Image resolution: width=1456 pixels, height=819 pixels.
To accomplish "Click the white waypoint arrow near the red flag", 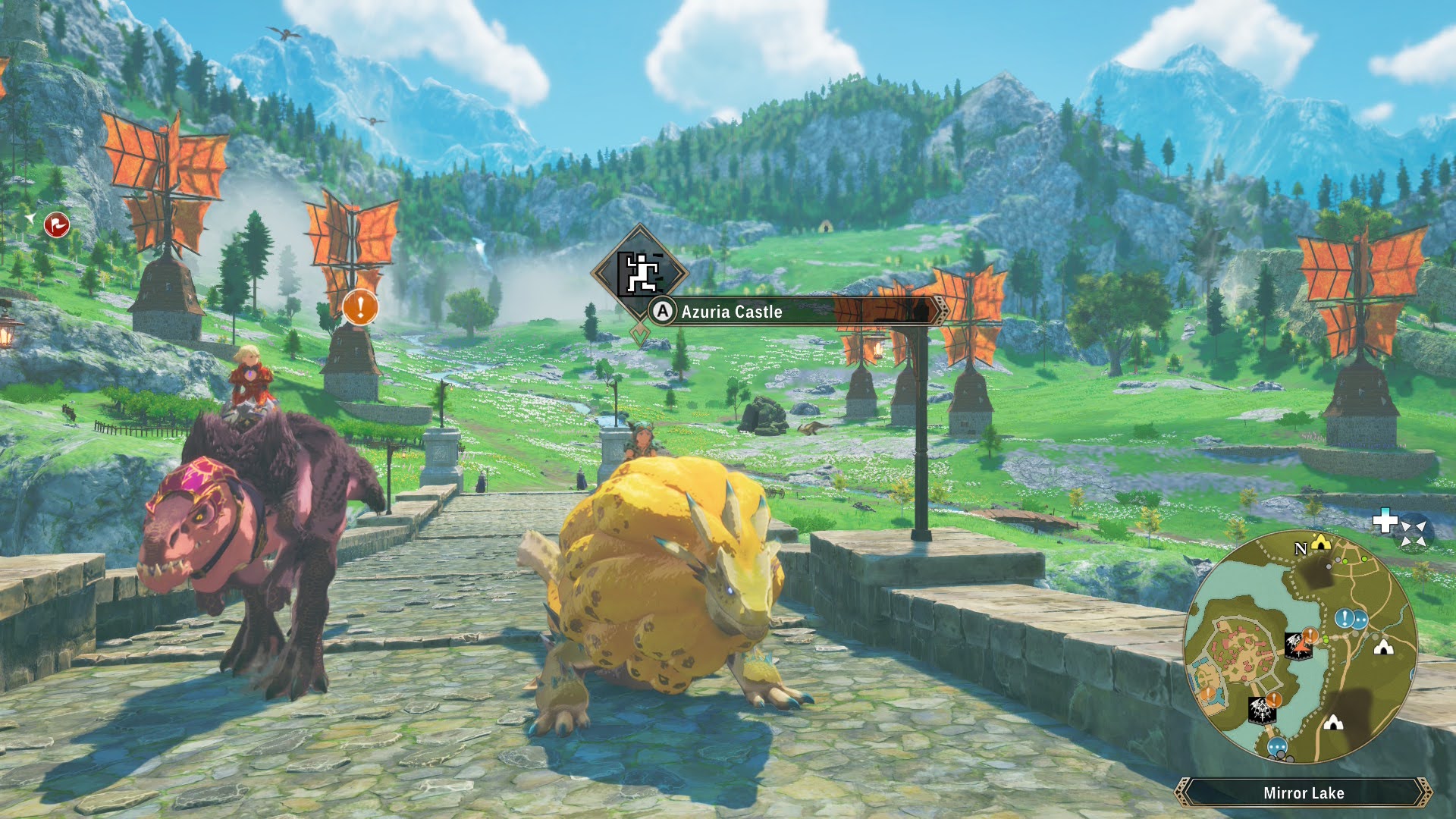I will click(x=30, y=220).
